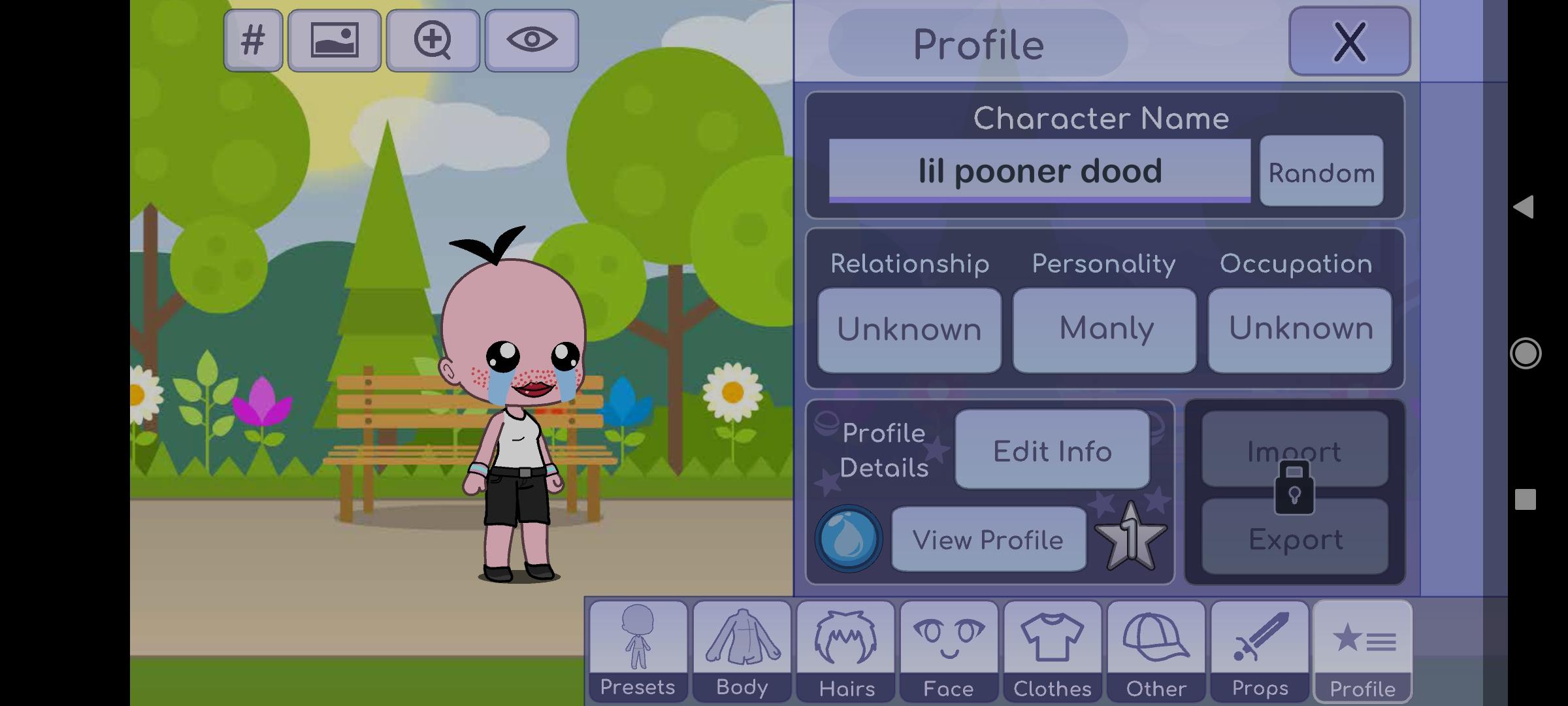Image resolution: width=1568 pixels, height=706 pixels.
Task: Go to the Hairs tab
Action: pyautogui.click(x=845, y=650)
